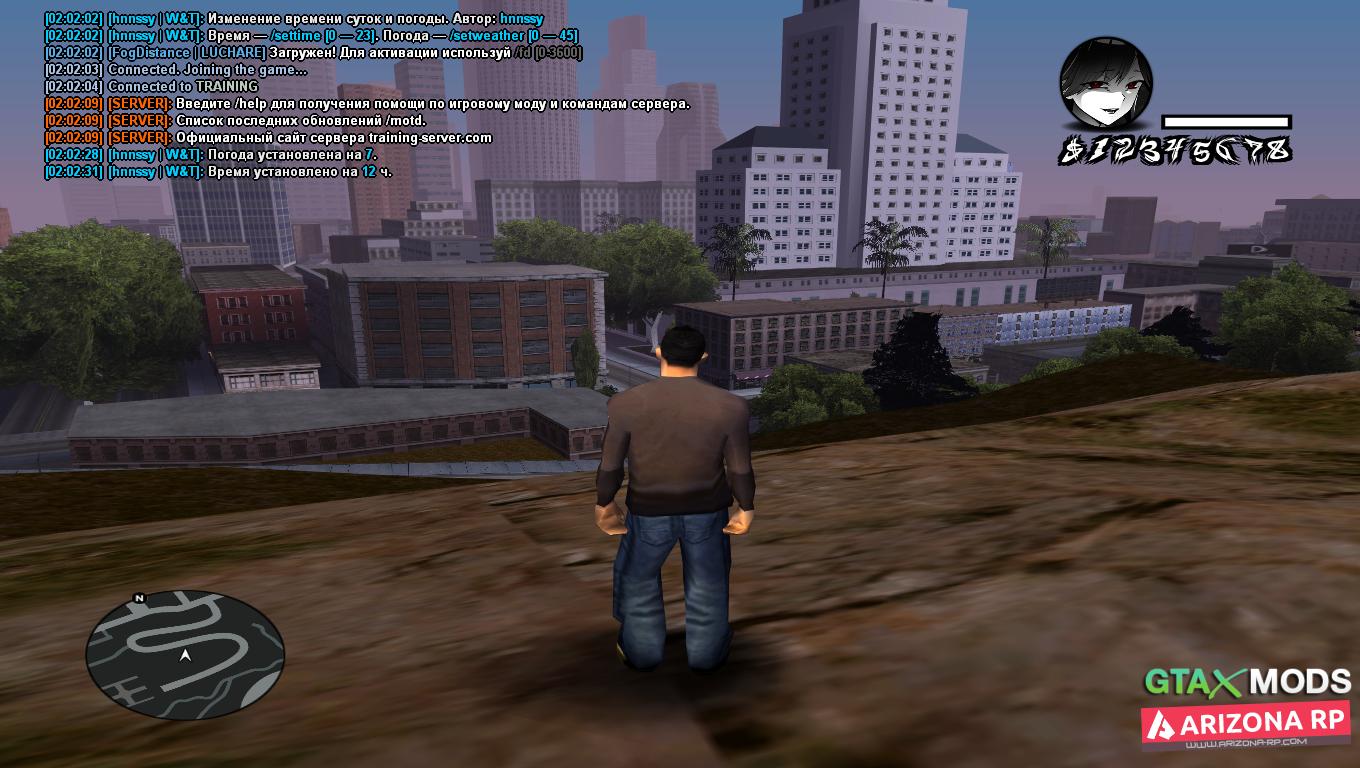Open the GTAX MODS watermark logo
Image resolution: width=1360 pixels, height=768 pixels.
[x=1247, y=682]
